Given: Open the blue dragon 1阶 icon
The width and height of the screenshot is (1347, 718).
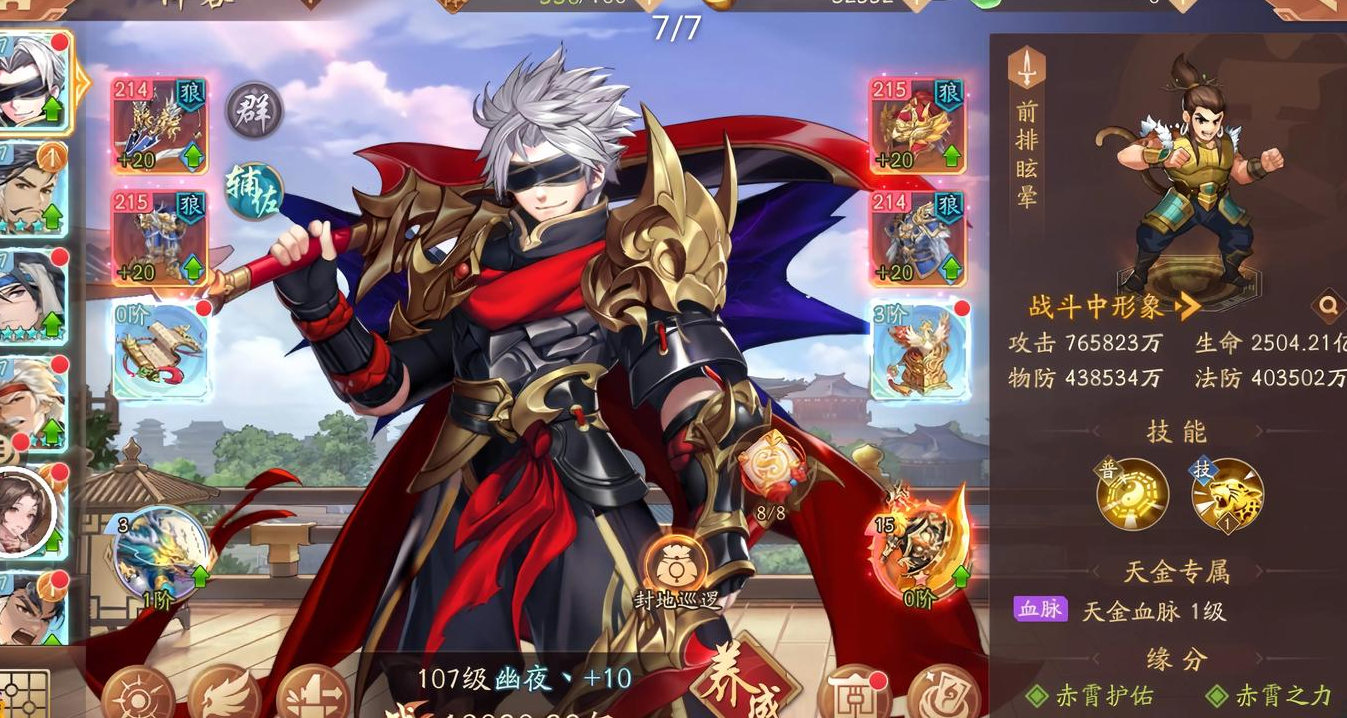Looking at the screenshot, I should 160,555.
